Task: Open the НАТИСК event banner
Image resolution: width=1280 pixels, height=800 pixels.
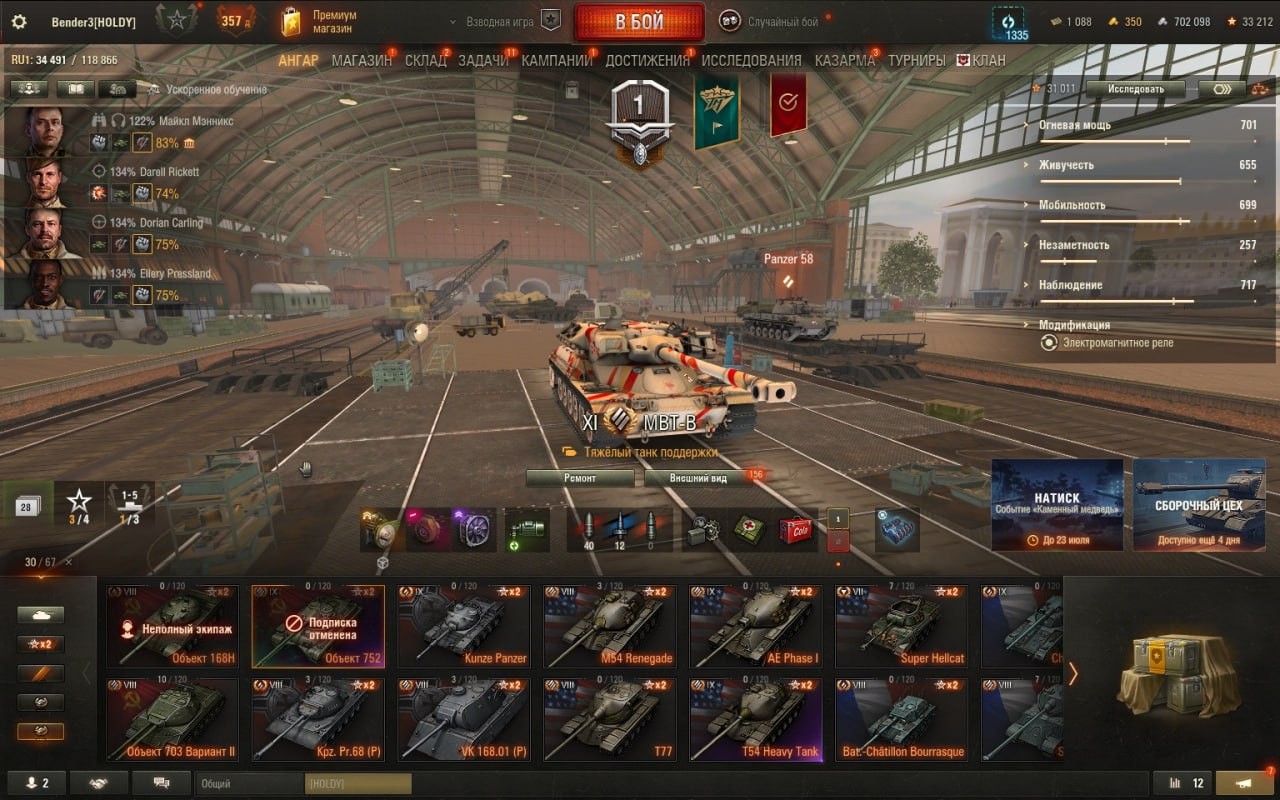Action: coord(1057,504)
